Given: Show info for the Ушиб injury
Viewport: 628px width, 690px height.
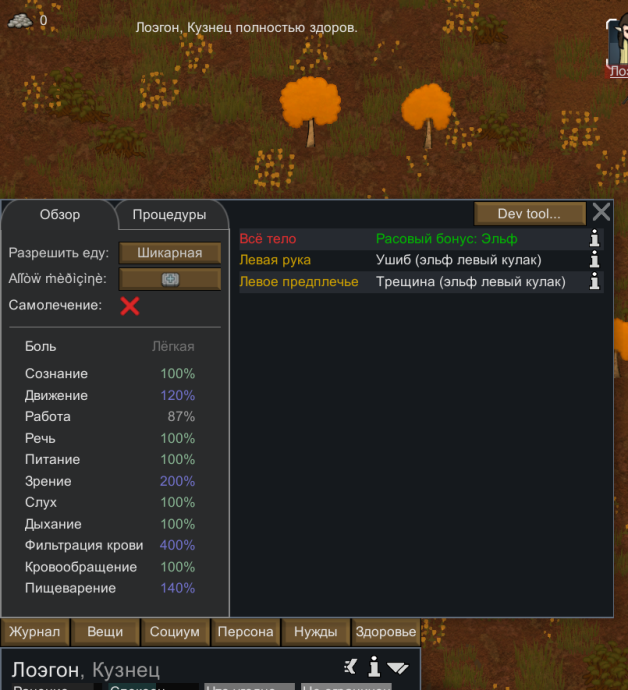Looking at the screenshot, I should coord(595,260).
